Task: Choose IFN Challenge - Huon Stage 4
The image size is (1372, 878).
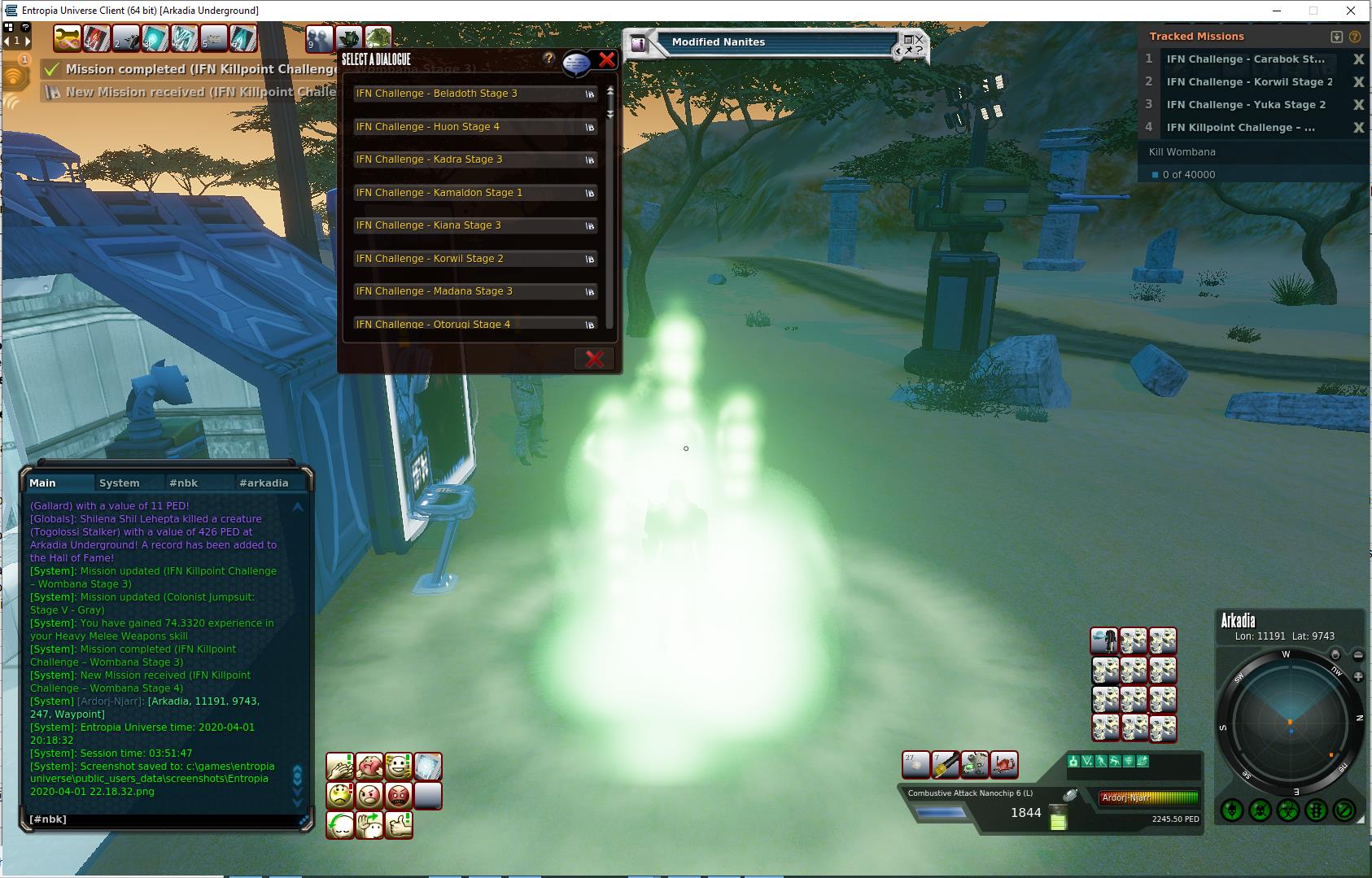Action: click(475, 127)
